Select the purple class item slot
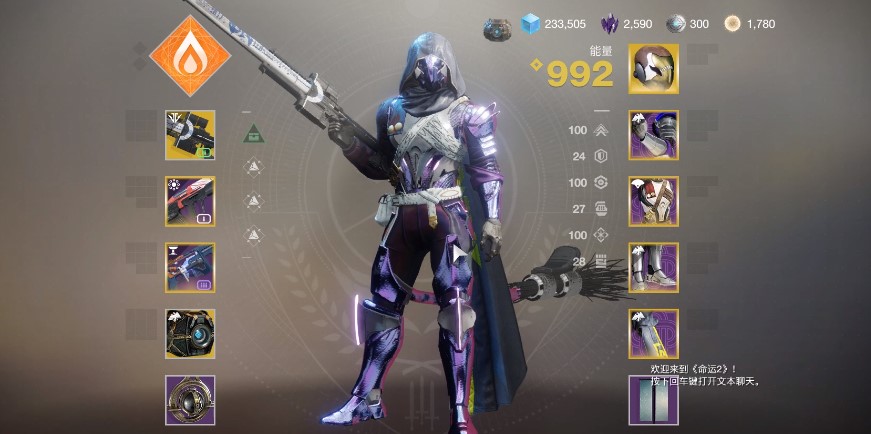Image resolution: width=871 pixels, height=434 pixels. point(653,334)
